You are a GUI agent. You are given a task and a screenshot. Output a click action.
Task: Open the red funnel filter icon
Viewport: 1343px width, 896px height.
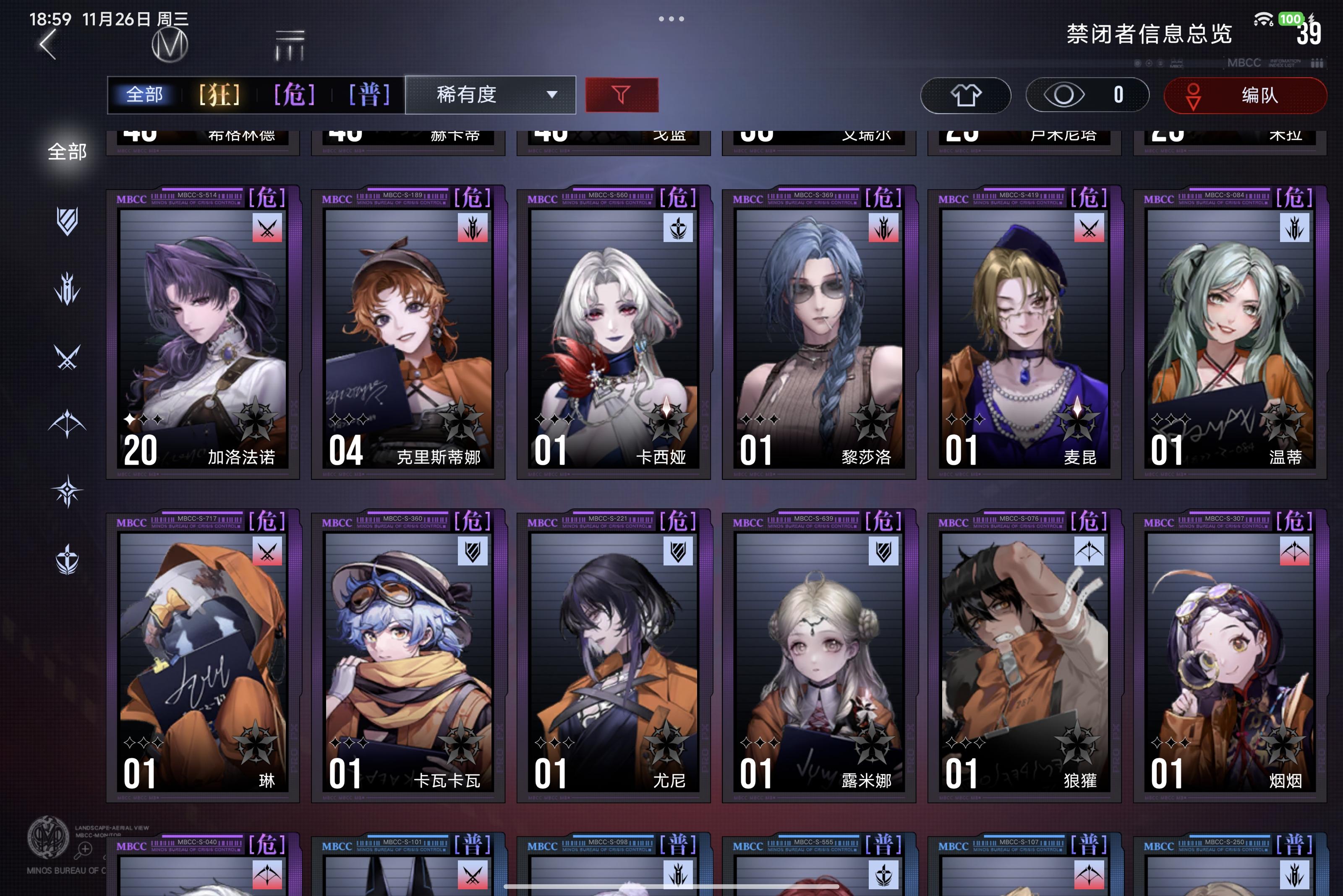tap(622, 95)
